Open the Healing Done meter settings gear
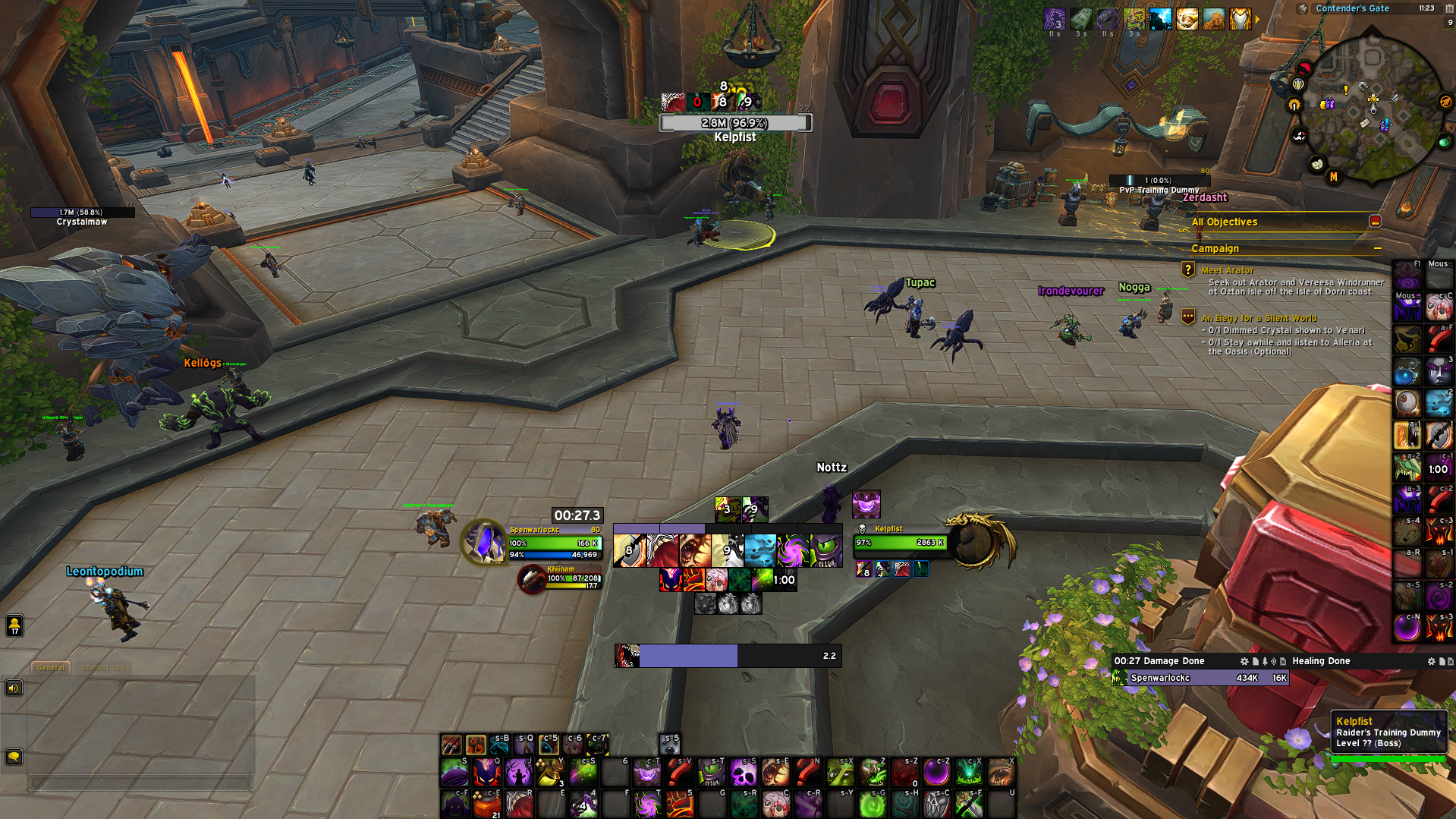The width and height of the screenshot is (1456, 819). click(x=1431, y=661)
